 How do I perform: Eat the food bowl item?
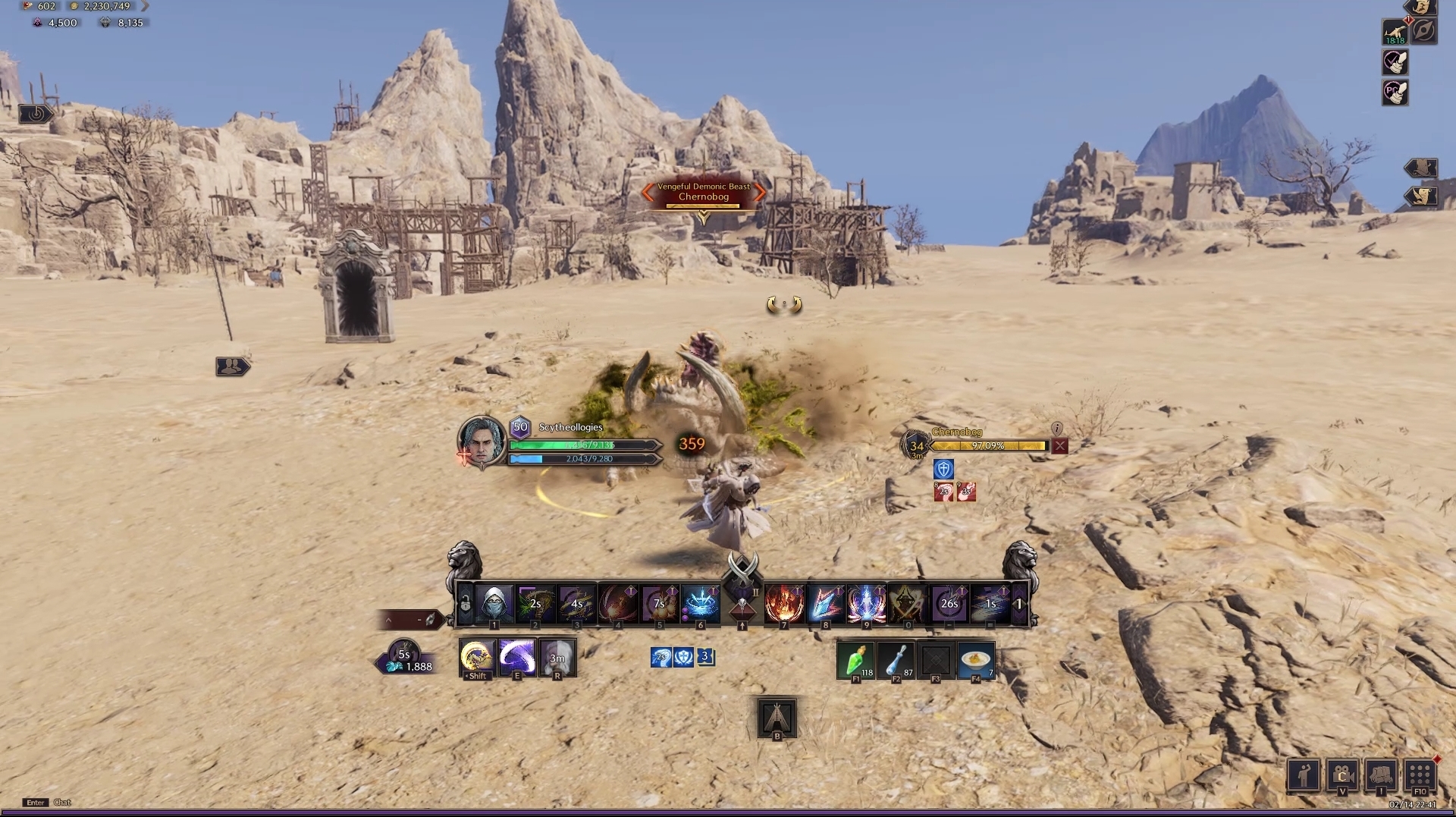[x=976, y=660]
